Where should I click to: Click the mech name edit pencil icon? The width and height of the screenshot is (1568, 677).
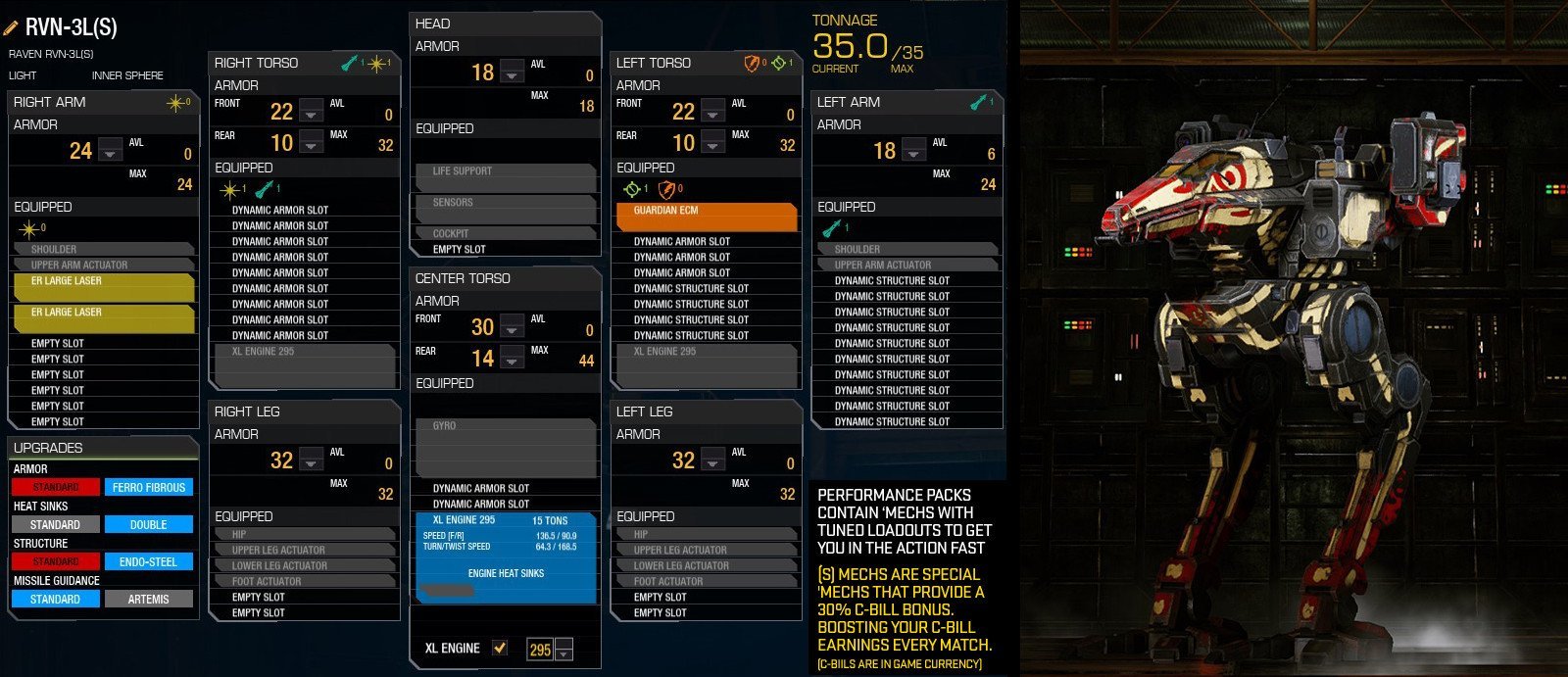click(x=12, y=27)
